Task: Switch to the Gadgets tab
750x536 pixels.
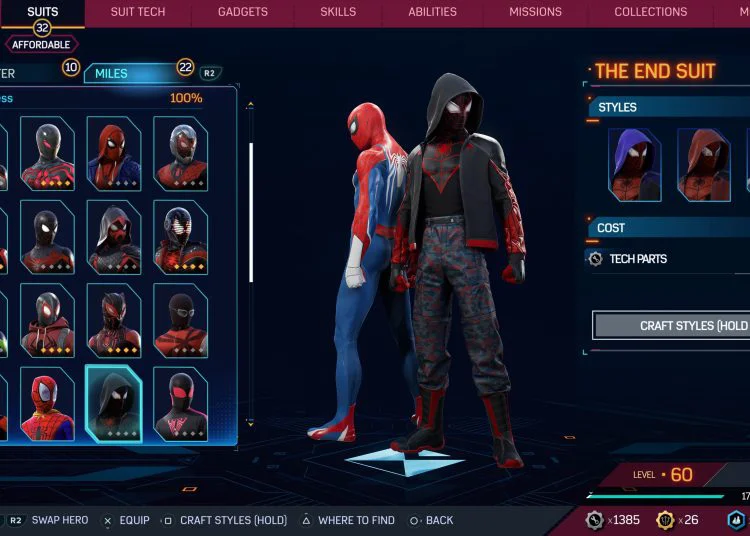Action: [243, 12]
